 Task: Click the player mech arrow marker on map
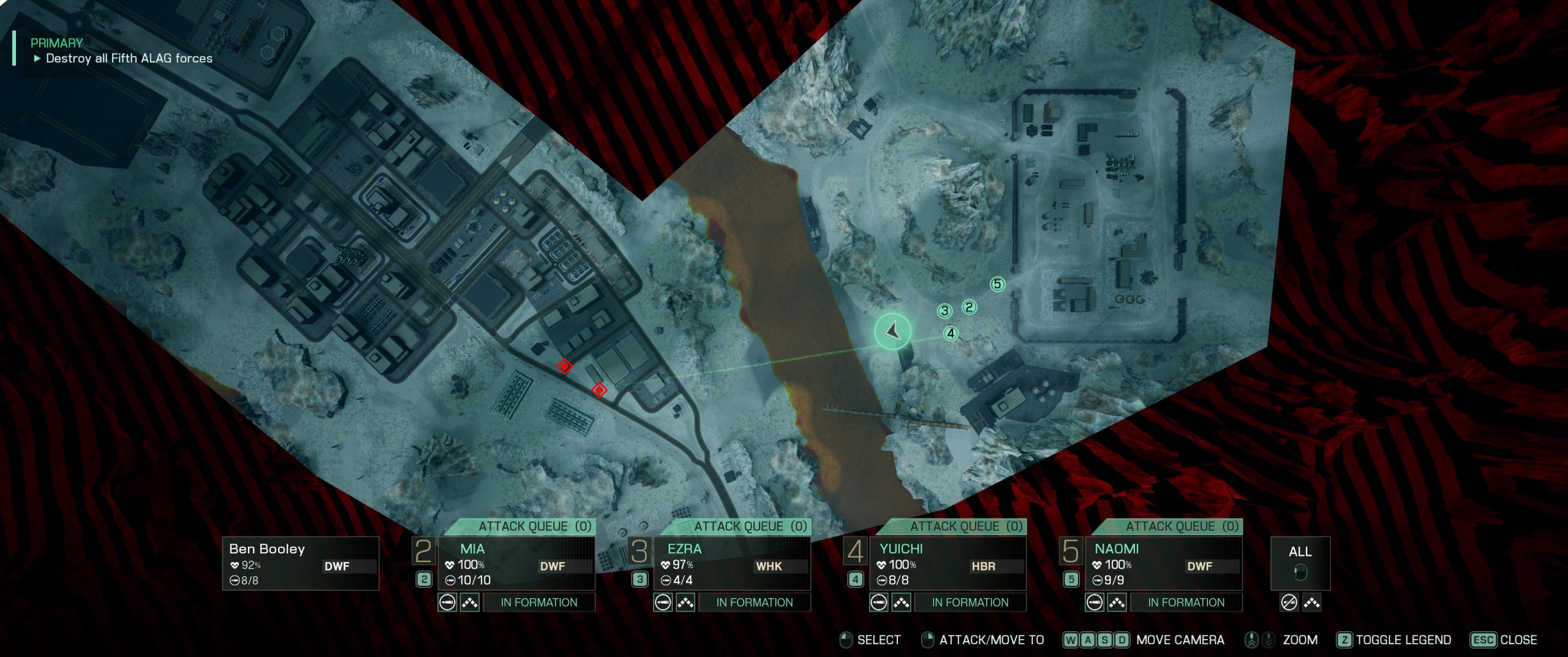pyautogui.click(x=893, y=331)
